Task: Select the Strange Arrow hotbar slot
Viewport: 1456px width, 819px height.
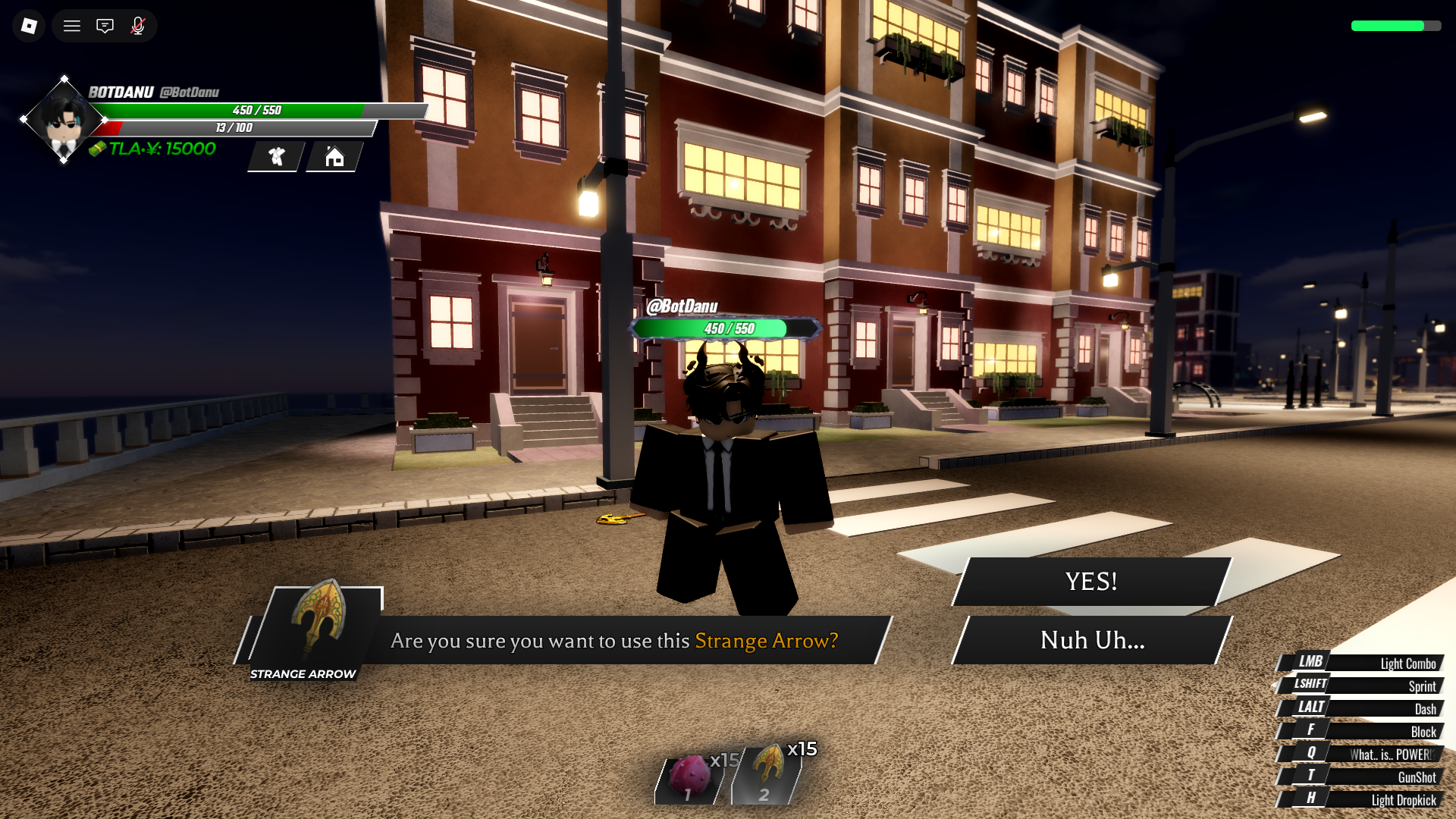Action: pyautogui.click(x=767, y=775)
